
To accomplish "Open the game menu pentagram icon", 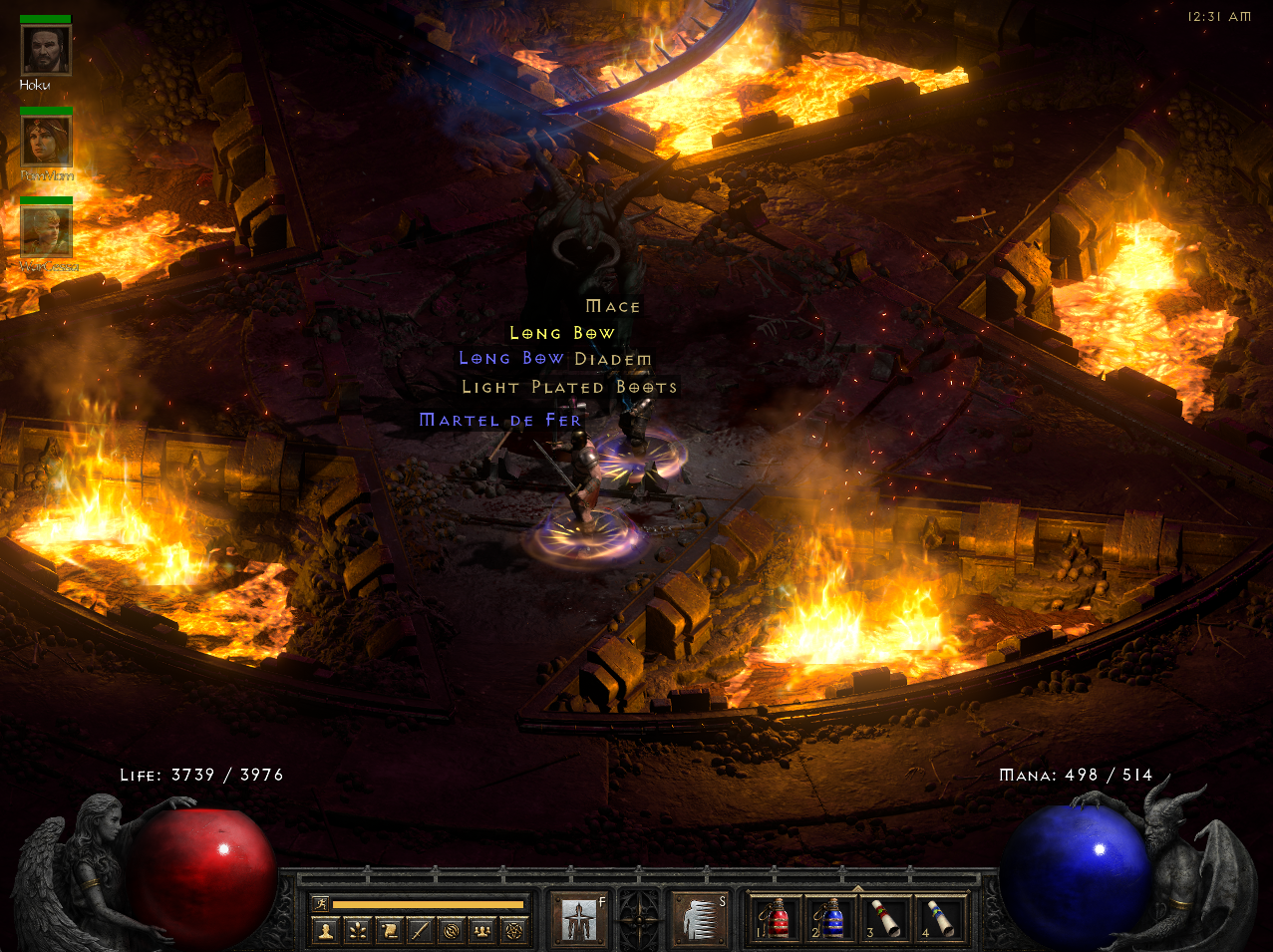I will 514,931.
